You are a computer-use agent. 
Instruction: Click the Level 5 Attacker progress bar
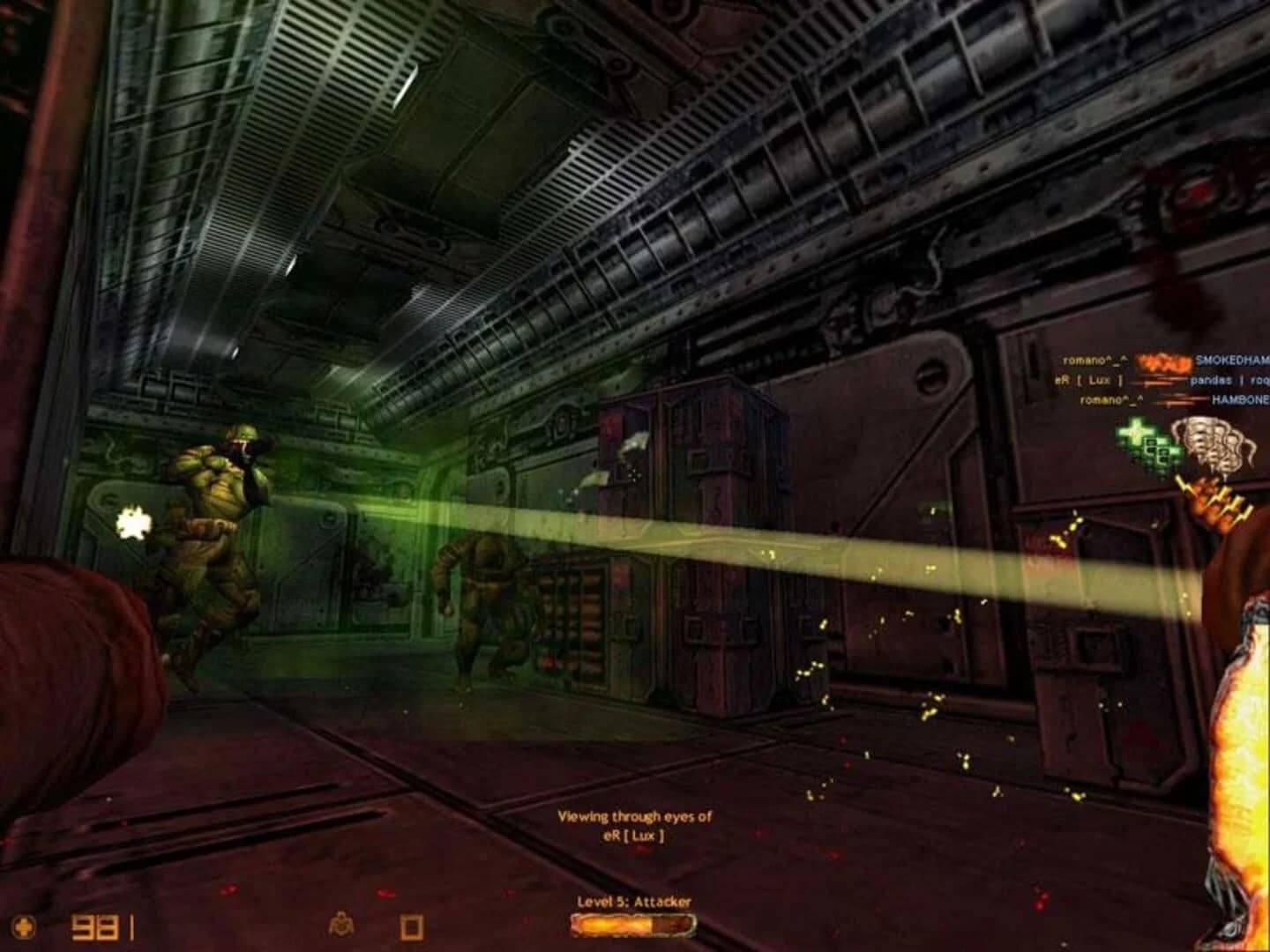click(633, 926)
